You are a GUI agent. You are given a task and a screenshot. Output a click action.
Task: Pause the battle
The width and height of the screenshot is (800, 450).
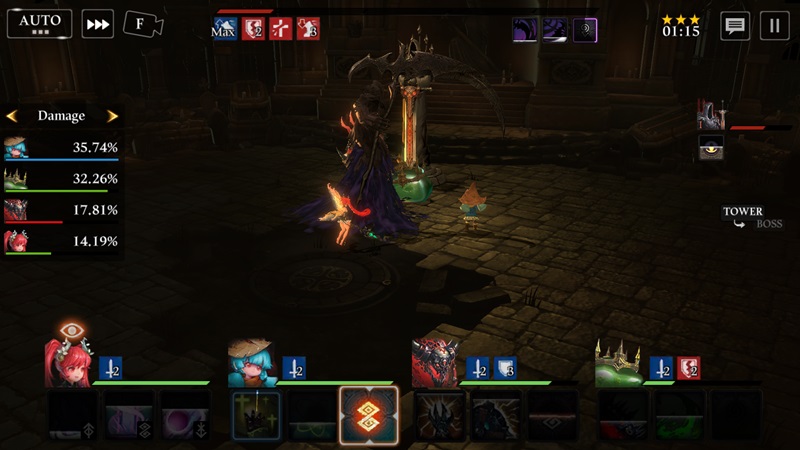coord(773,26)
